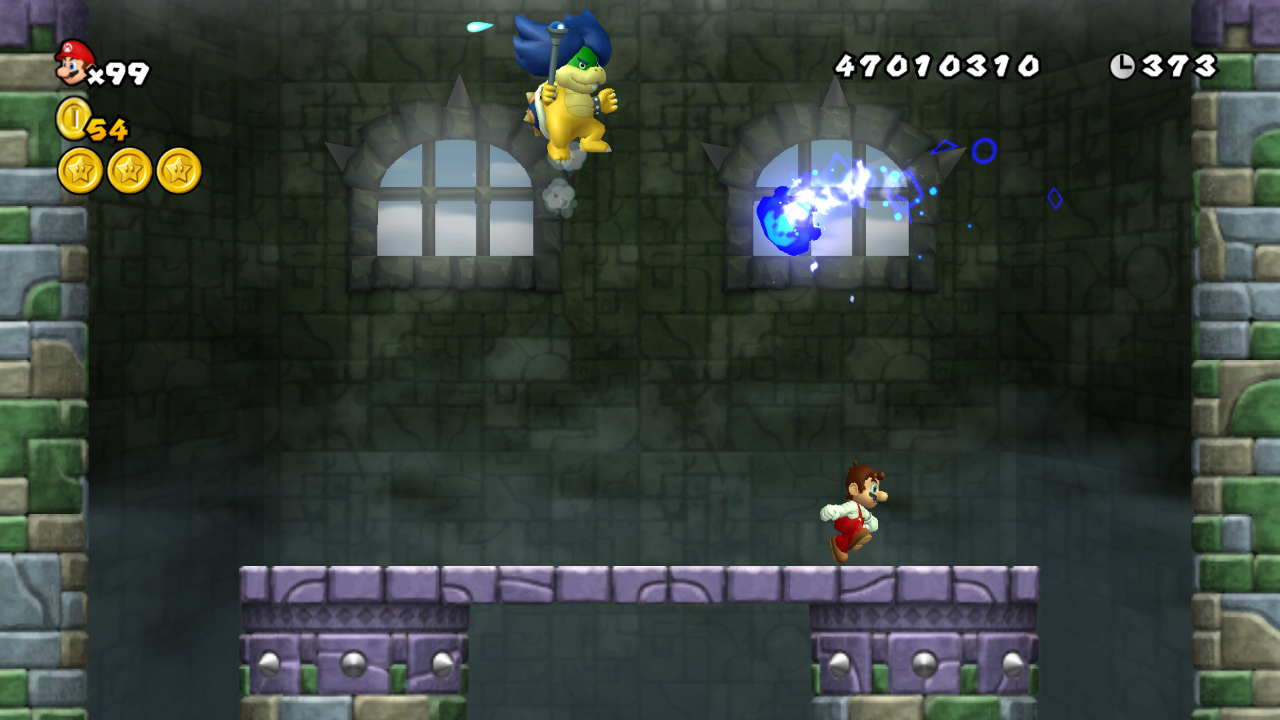
Task: Select a rivet on the lower castle wall
Action: [352, 661]
